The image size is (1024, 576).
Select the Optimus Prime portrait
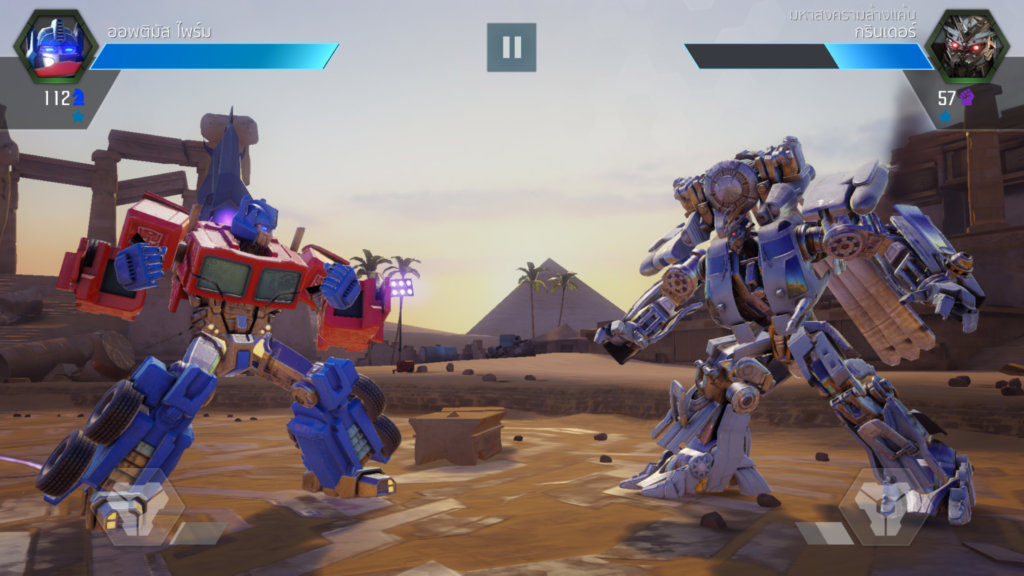point(55,46)
